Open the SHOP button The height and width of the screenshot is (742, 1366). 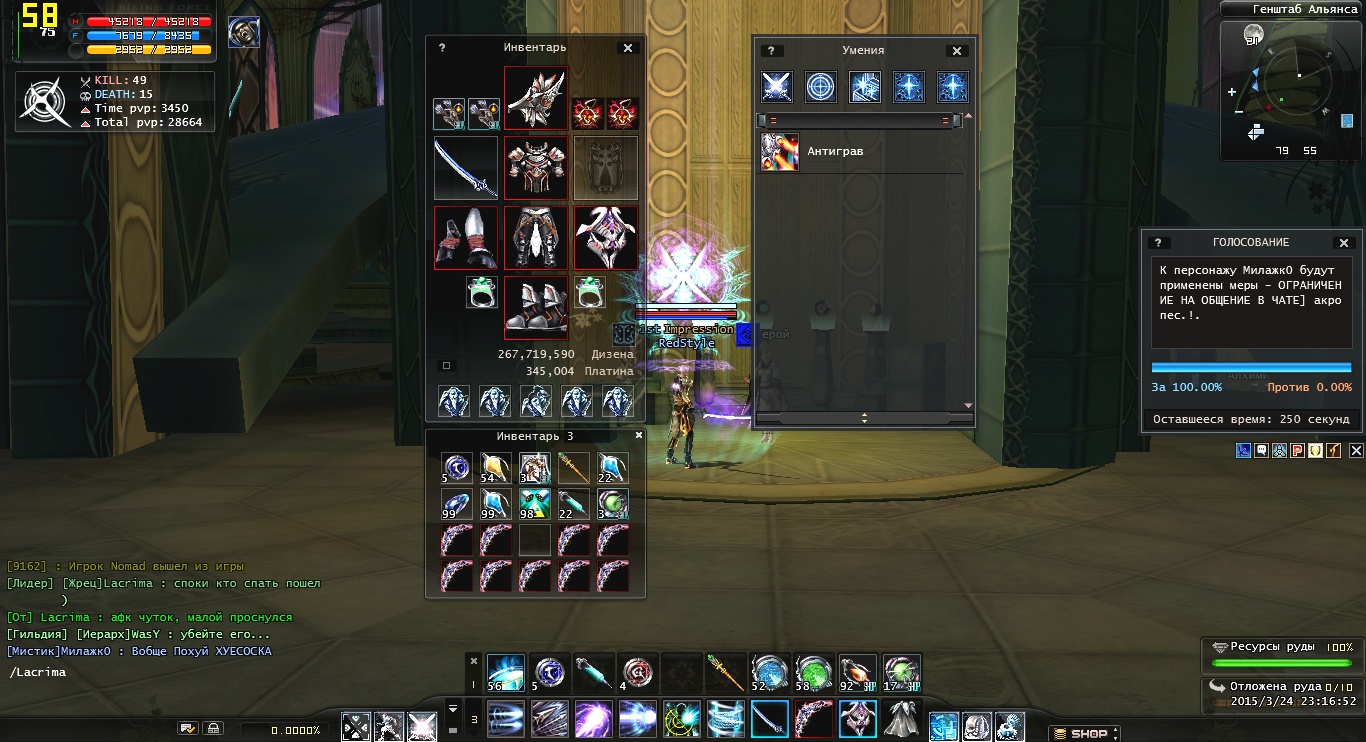[1084, 733]
